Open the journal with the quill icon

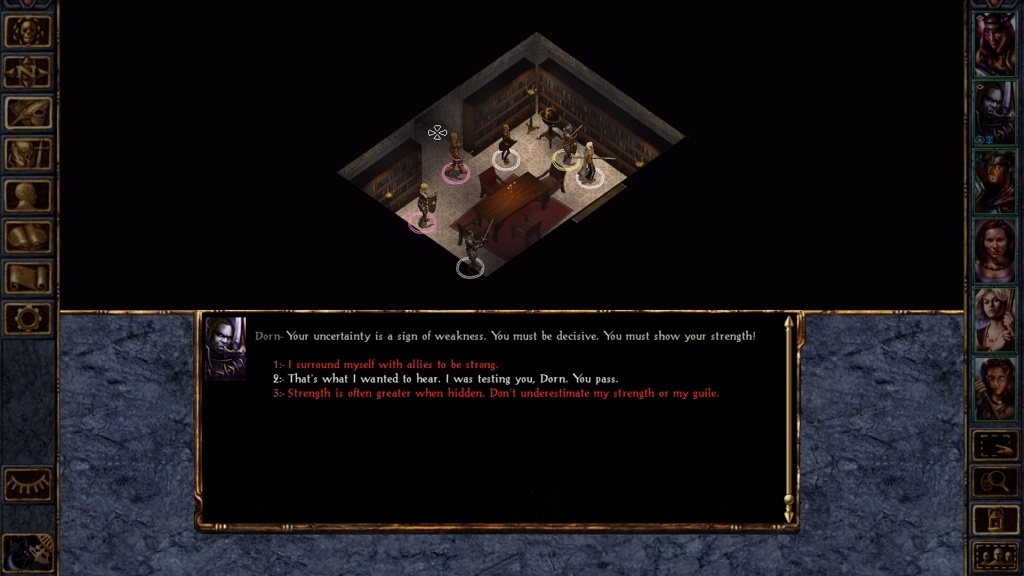[28, 113]
